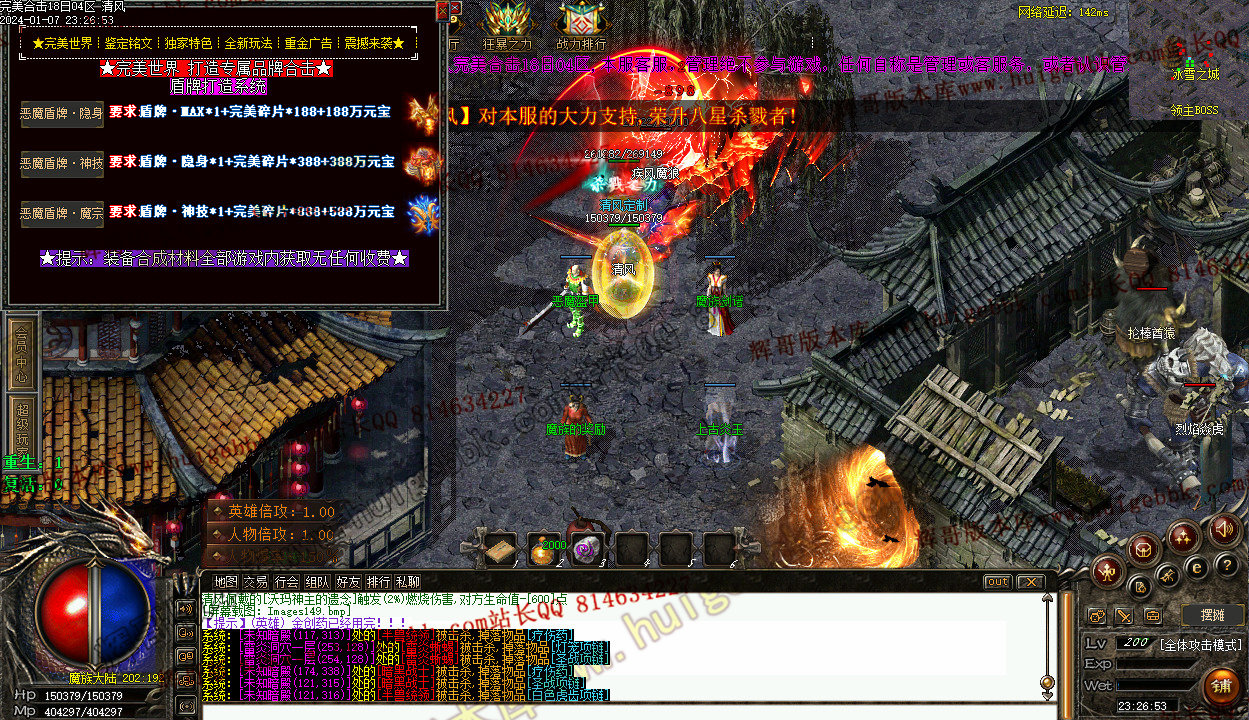Open the character equipment round button

[1106, 571]
